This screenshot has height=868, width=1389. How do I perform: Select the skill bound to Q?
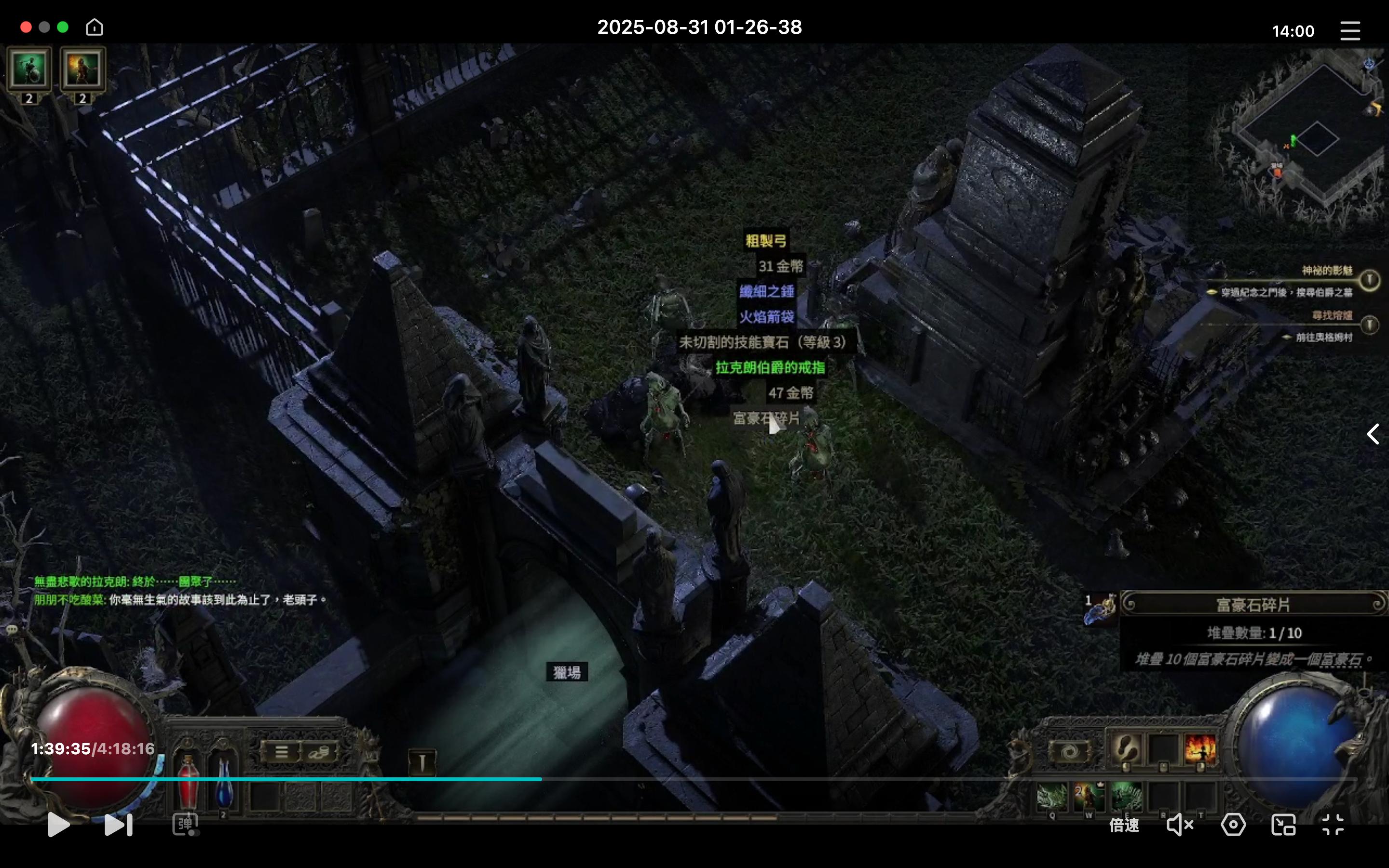pos(1051,797)
